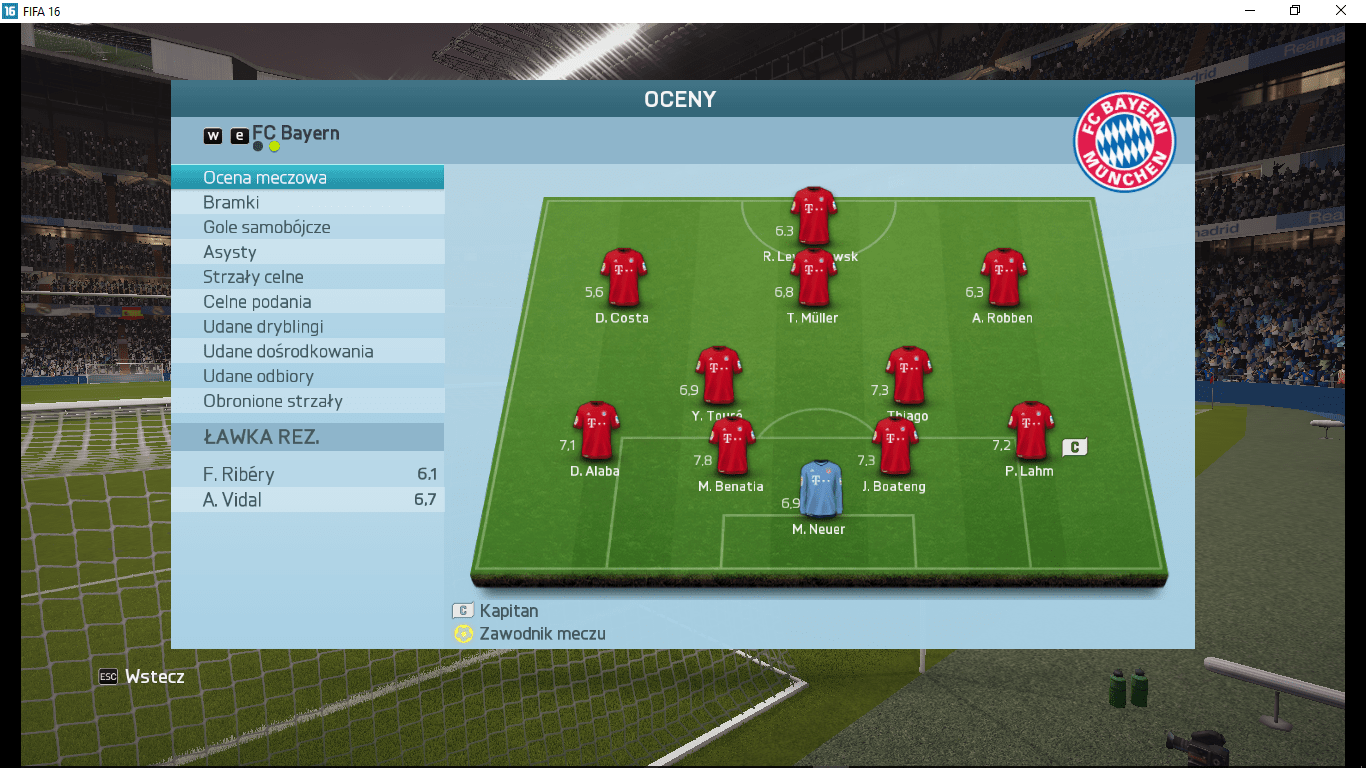Select substitute A. Vidal row
Image resolution: width=1366 pixels, height=768 pixels.
[x=307, y=500]
